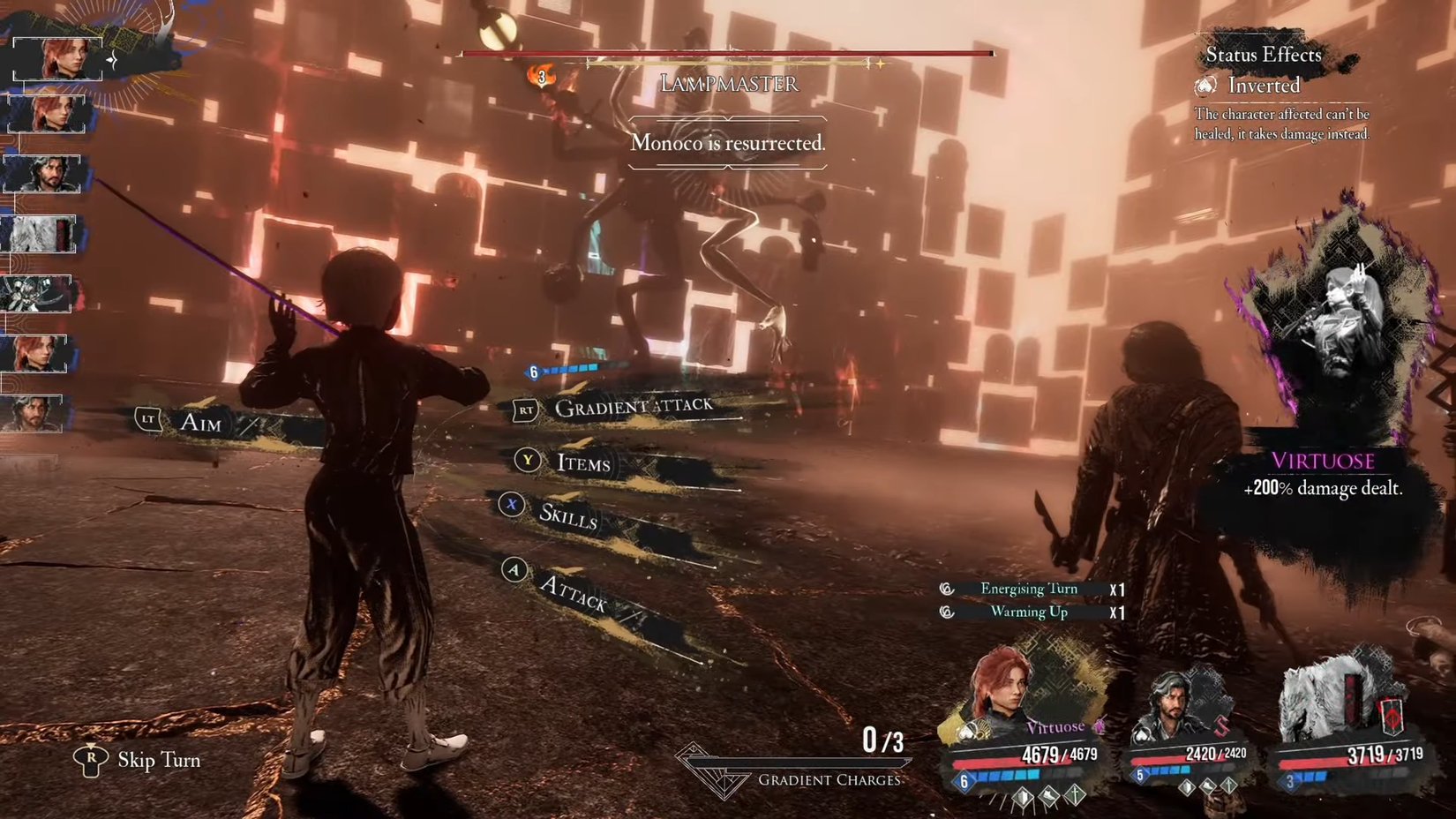This screenshot has width=1456, height=819.
Task: Select the Lampmaster enemy portrait in turn order
Action: point(37,294)
